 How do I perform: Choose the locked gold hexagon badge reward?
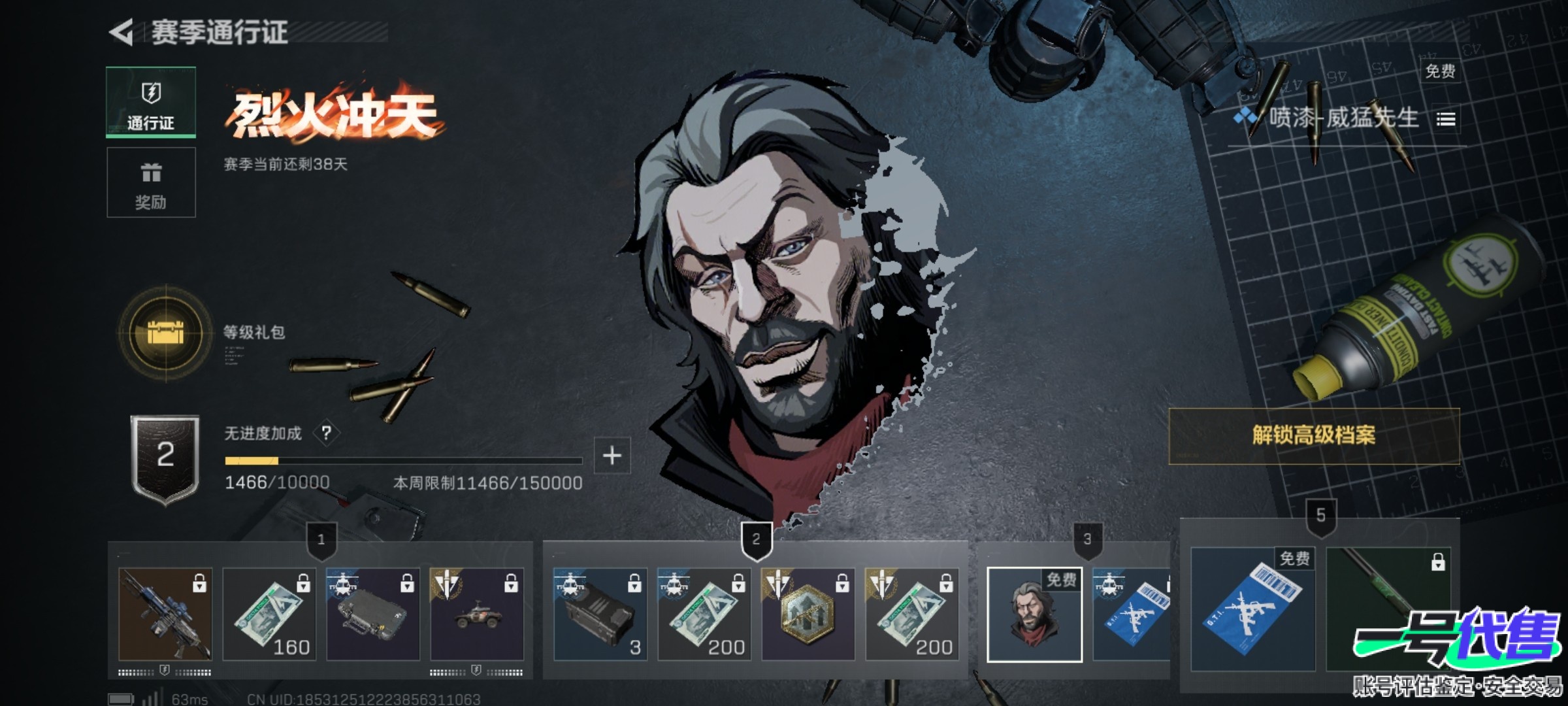pyautogui.click(x=808, y=614)
